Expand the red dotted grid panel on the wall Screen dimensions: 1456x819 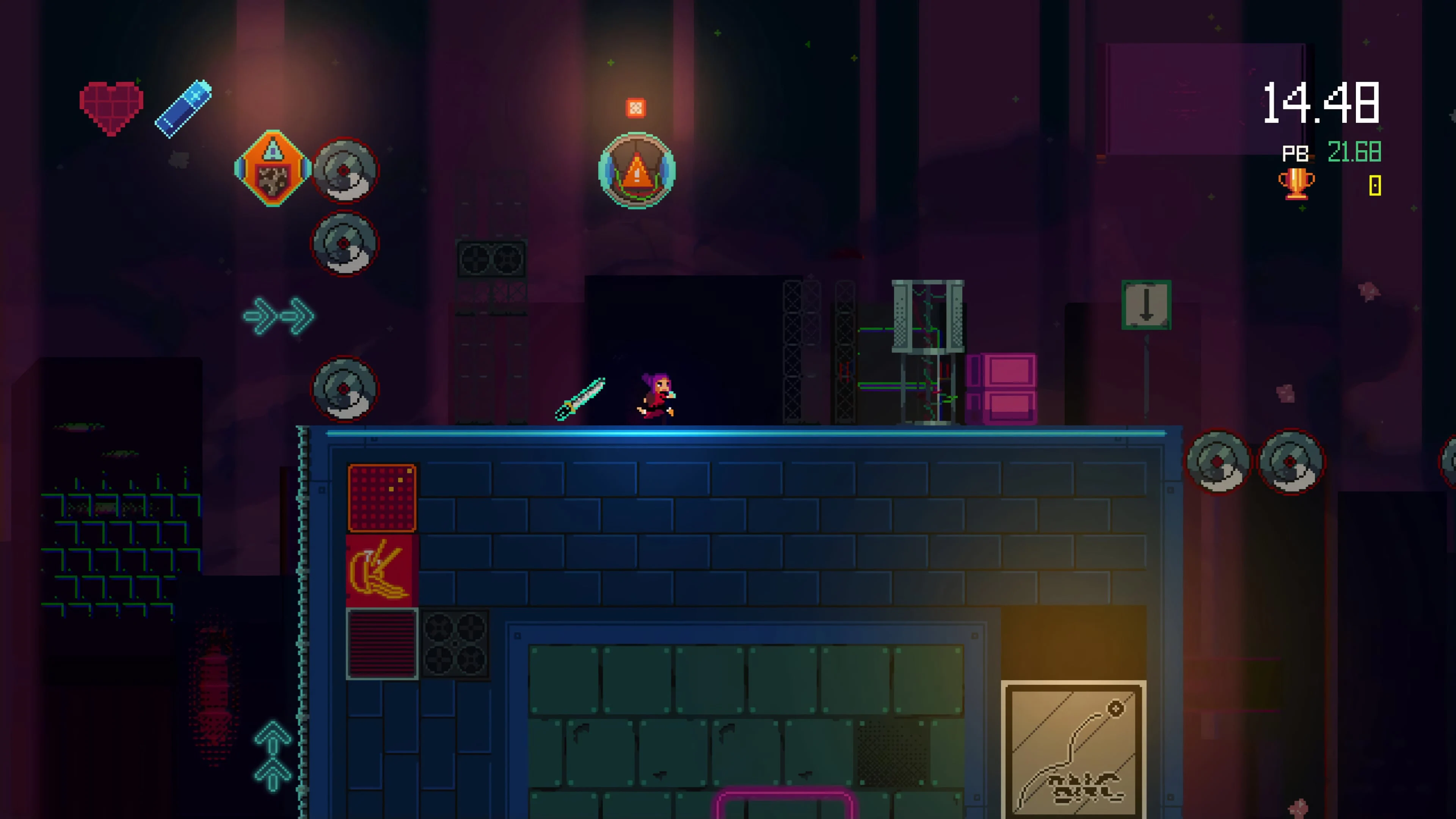point(382,497)
